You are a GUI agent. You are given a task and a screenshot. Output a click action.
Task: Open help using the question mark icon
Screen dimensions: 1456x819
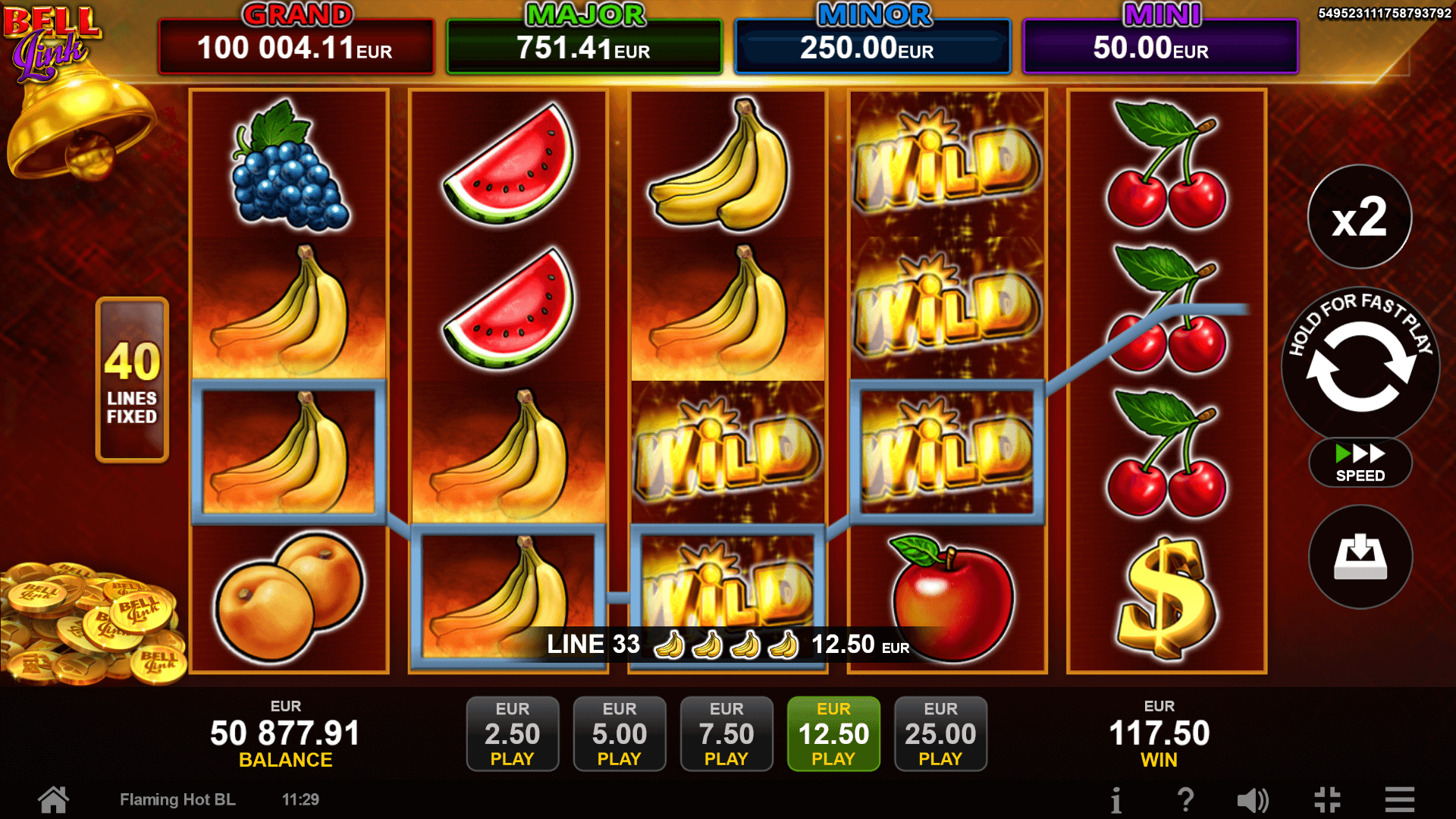tap(1186, 799)
